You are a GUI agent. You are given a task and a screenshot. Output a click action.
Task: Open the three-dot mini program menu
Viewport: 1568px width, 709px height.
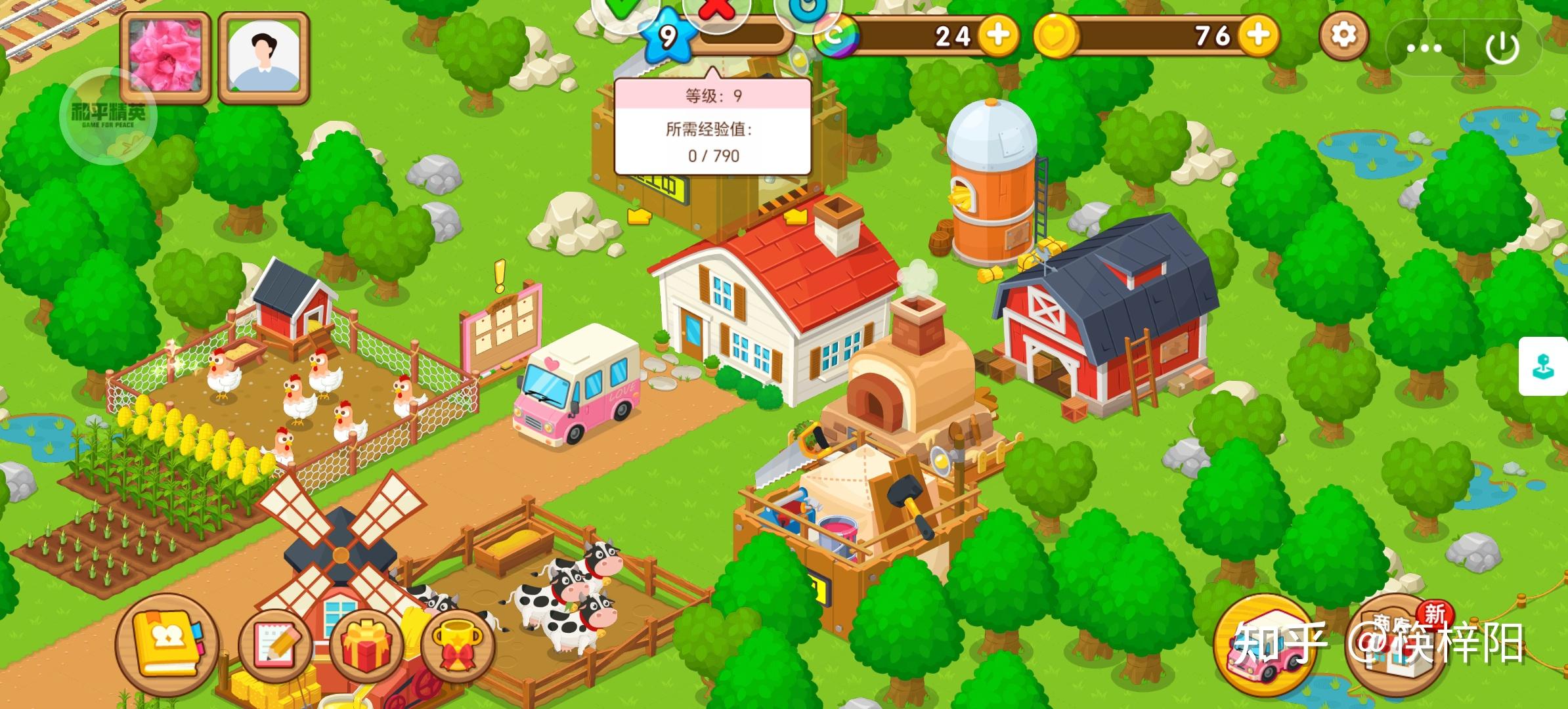pos(1424,47)
